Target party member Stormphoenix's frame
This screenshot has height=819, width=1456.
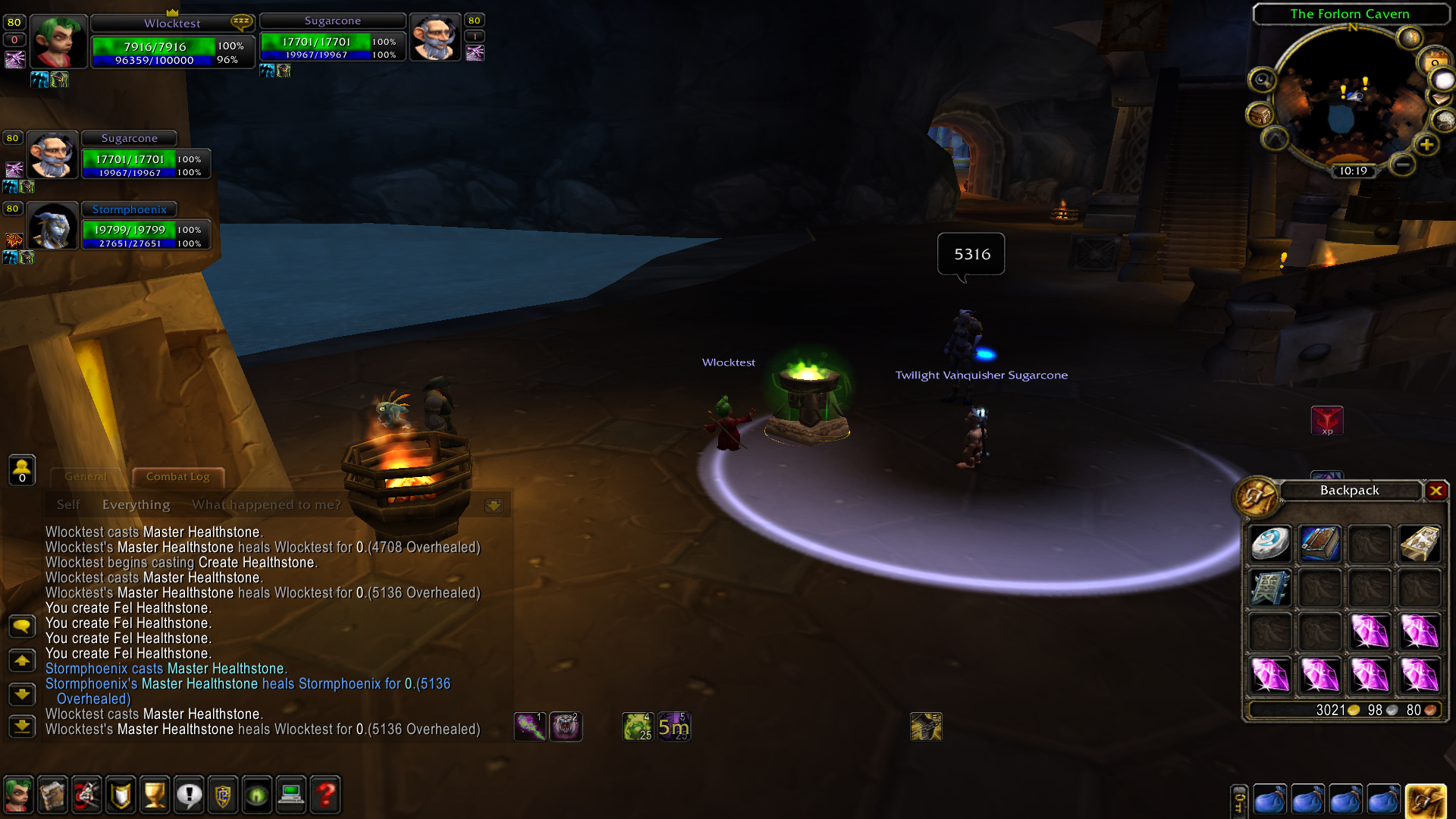pyautogui.click(x=130, y=226)
